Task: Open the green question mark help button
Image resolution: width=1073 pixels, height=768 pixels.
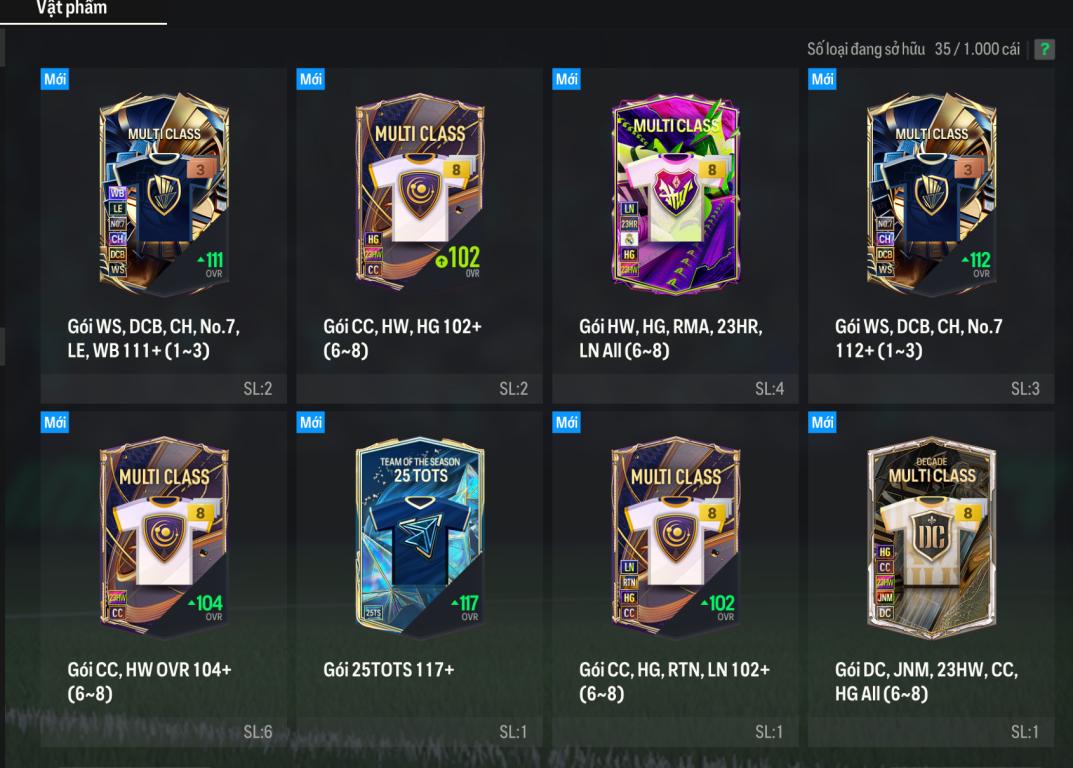Action: point(1044,49)
